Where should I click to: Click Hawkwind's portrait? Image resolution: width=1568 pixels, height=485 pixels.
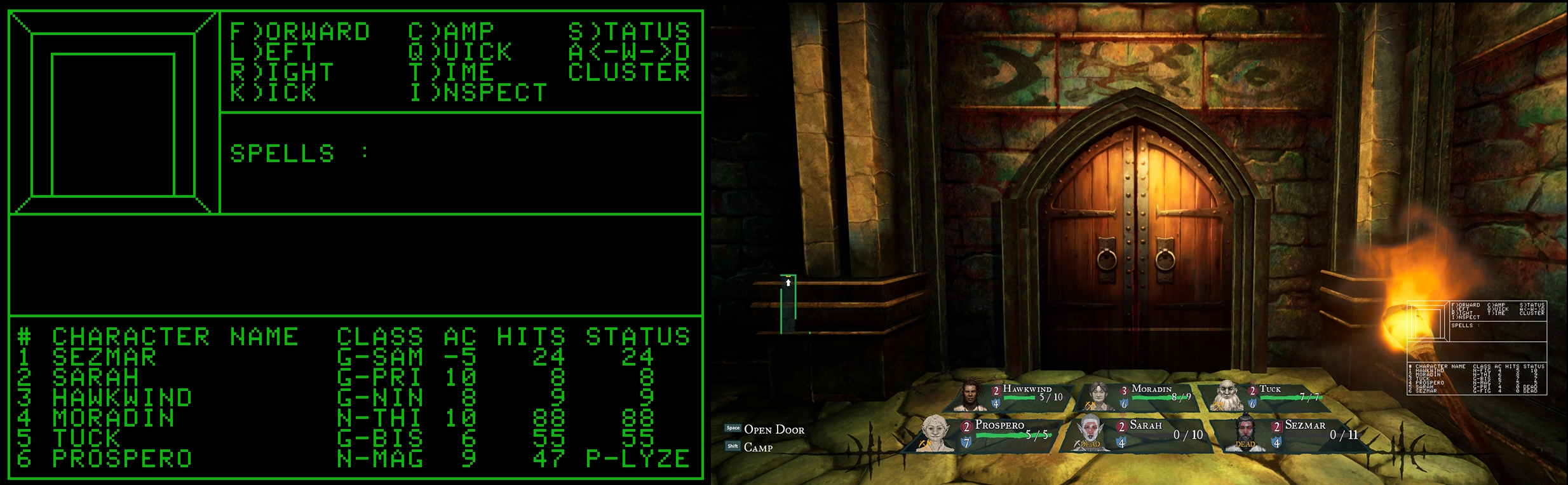coord(970,395)
